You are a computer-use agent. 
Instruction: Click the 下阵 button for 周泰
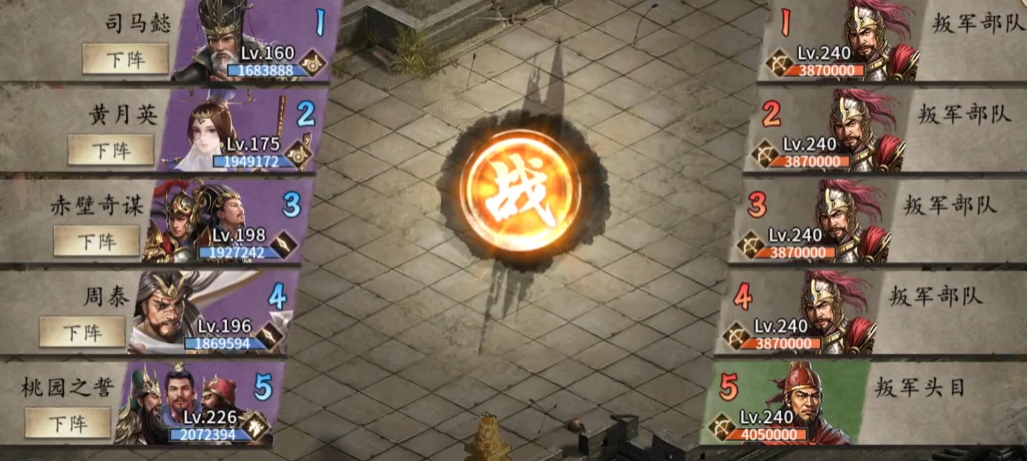click(x=82, y=331)
